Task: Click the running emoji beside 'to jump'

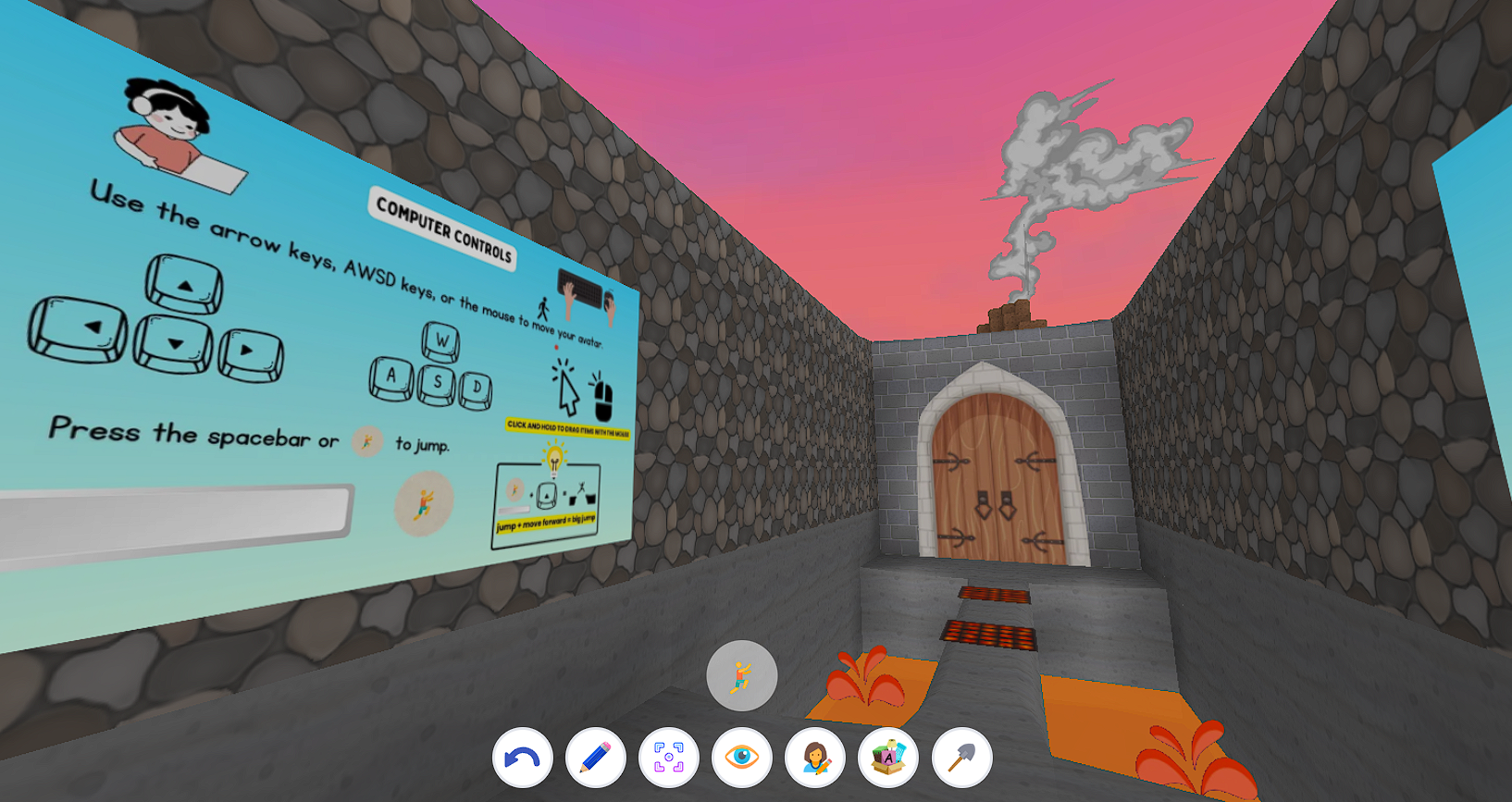Action: click(x=367, y=441)
